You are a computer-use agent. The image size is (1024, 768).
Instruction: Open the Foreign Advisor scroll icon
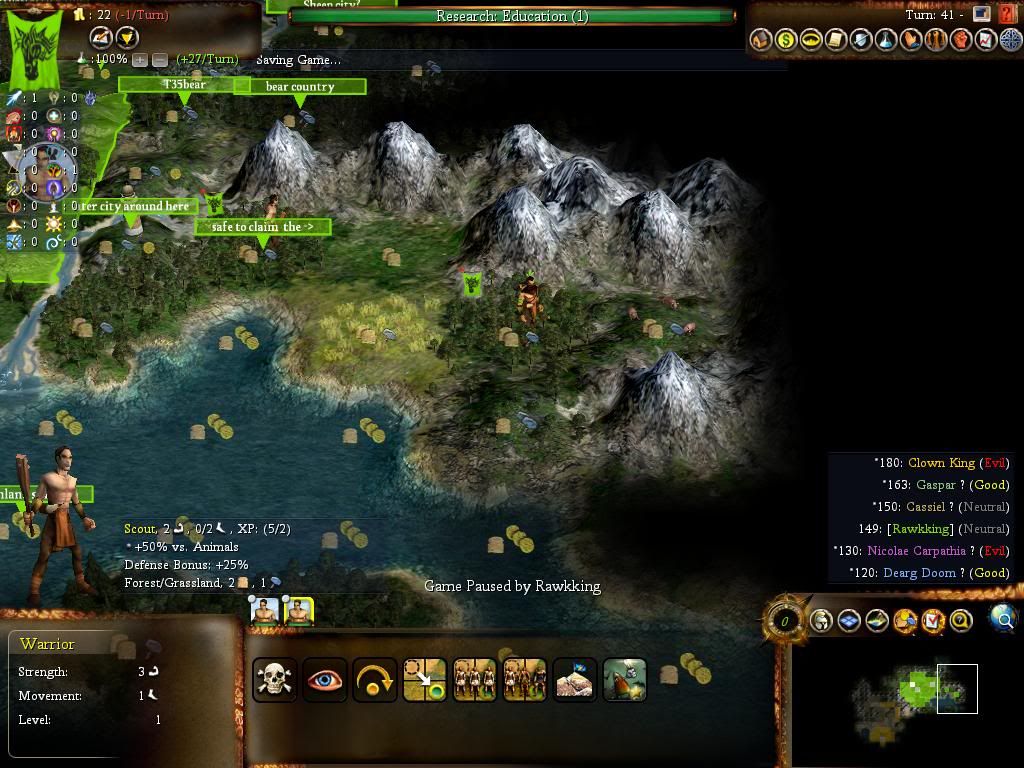pos(836,40)
